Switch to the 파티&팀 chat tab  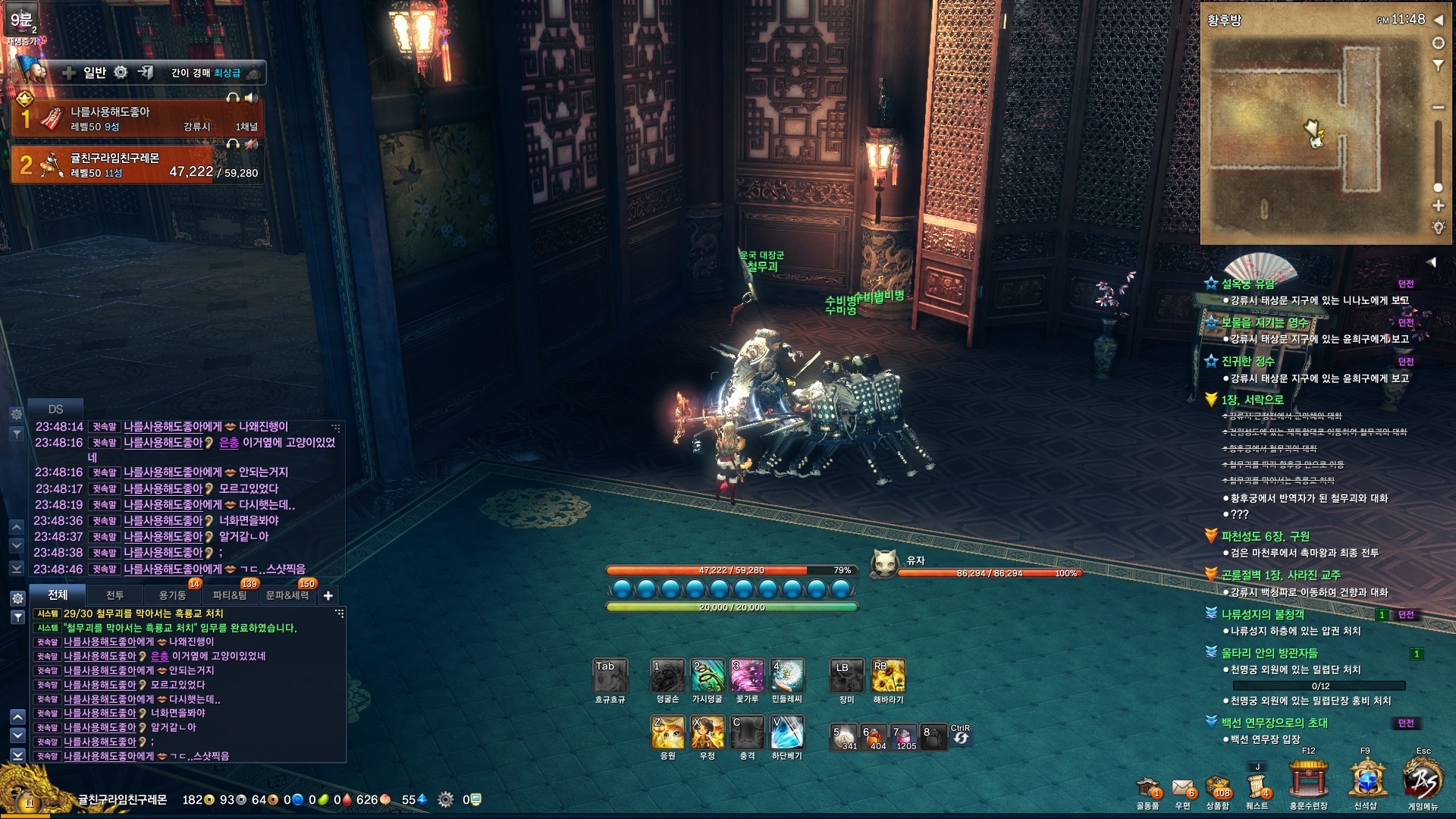tap(229, 595)
